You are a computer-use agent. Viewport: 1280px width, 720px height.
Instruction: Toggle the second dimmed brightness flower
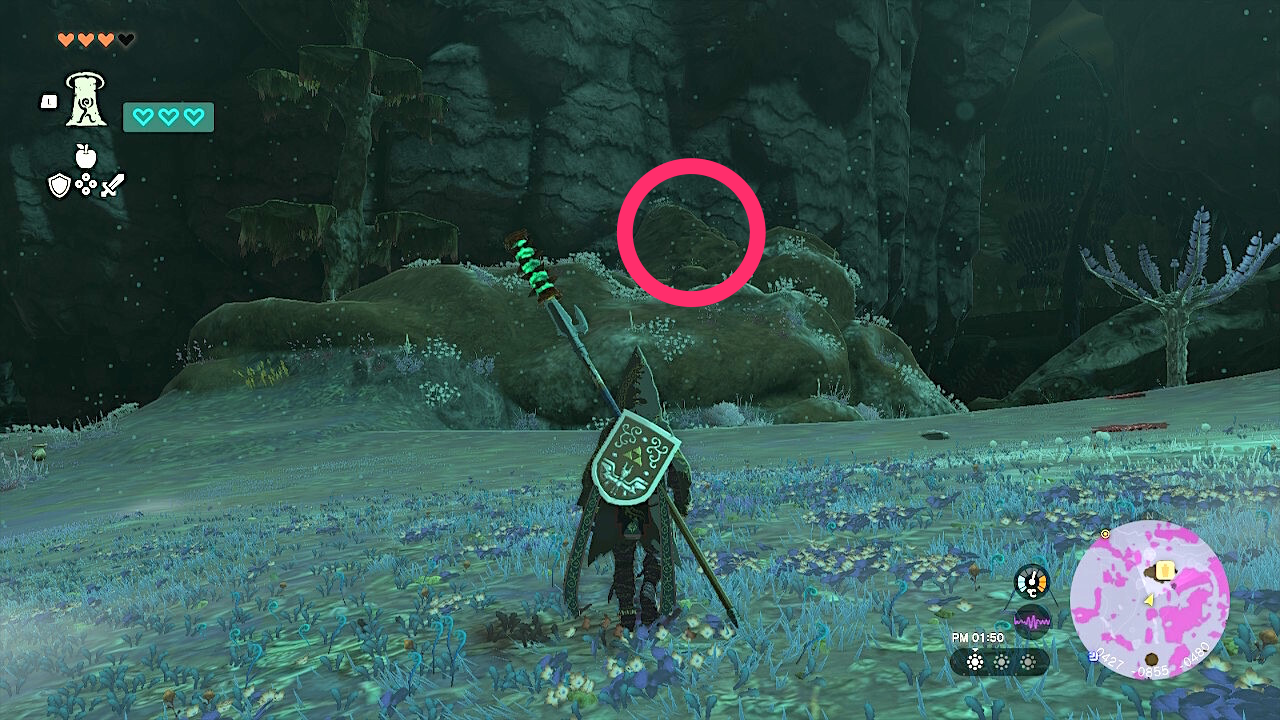(x=1001, y=662)
